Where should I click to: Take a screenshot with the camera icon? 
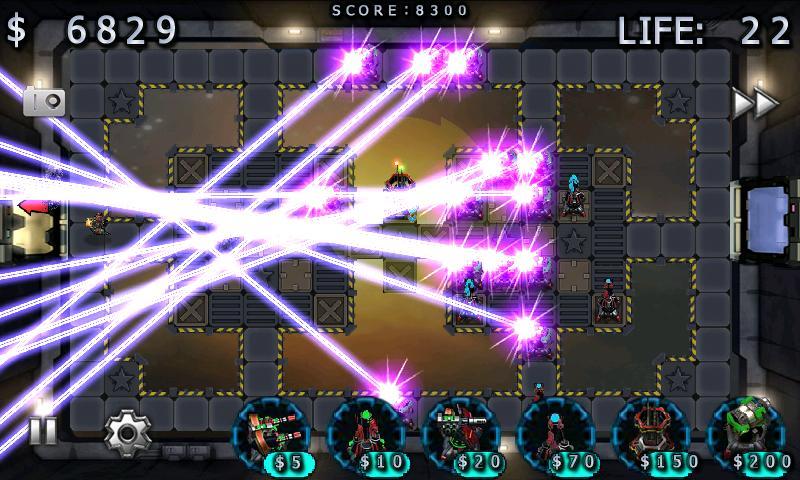(44, 101)
